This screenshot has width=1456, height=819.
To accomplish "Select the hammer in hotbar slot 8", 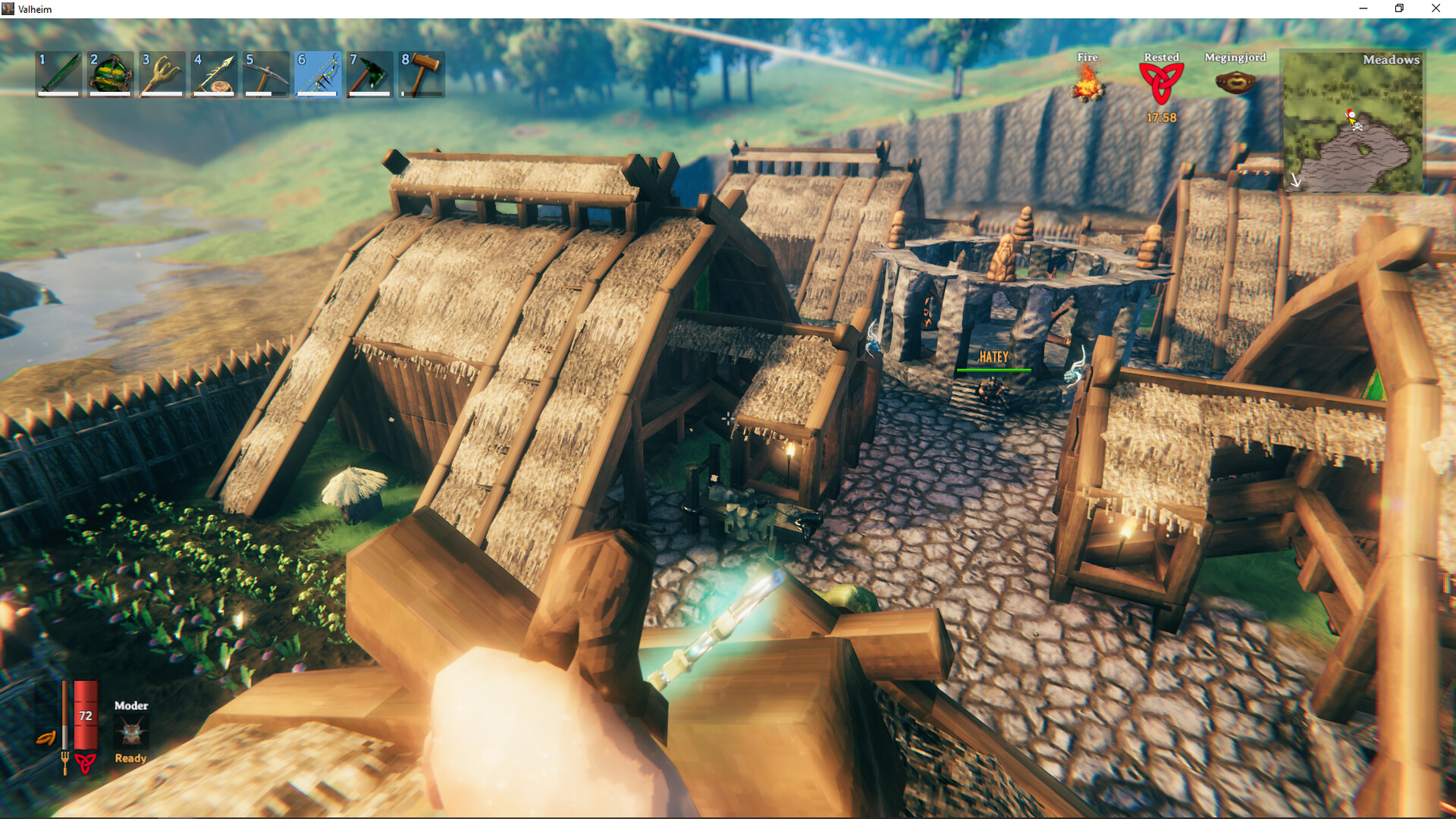I will click(x=420, y=74).
